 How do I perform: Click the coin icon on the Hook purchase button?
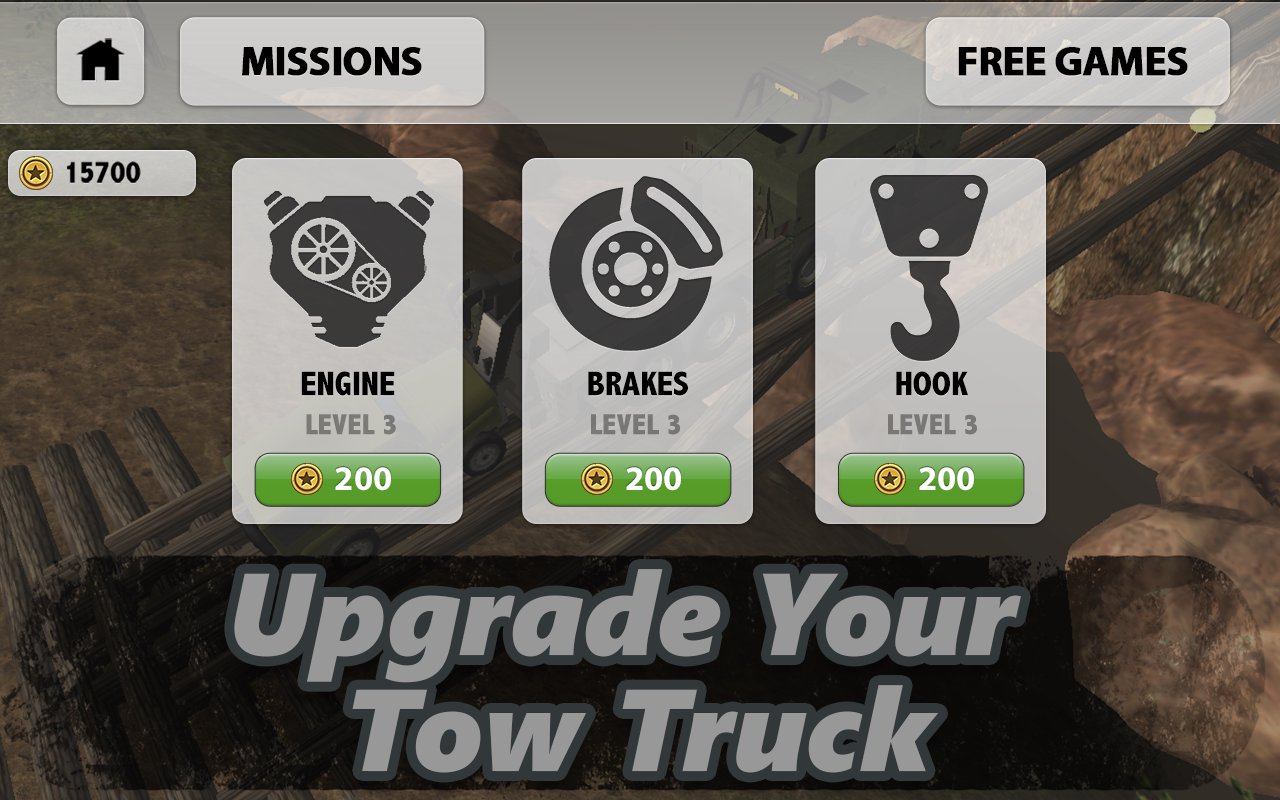coord(887,479)
